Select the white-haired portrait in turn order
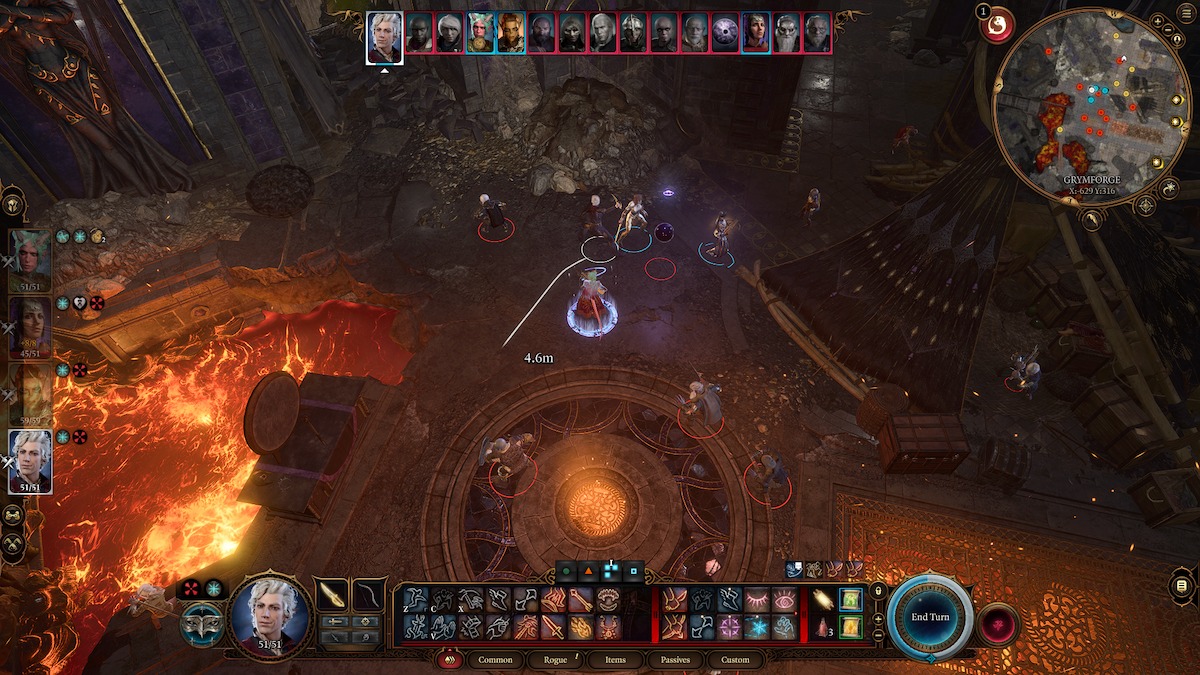This screenshot has width=1200, height=675. [x=385, y=36]
